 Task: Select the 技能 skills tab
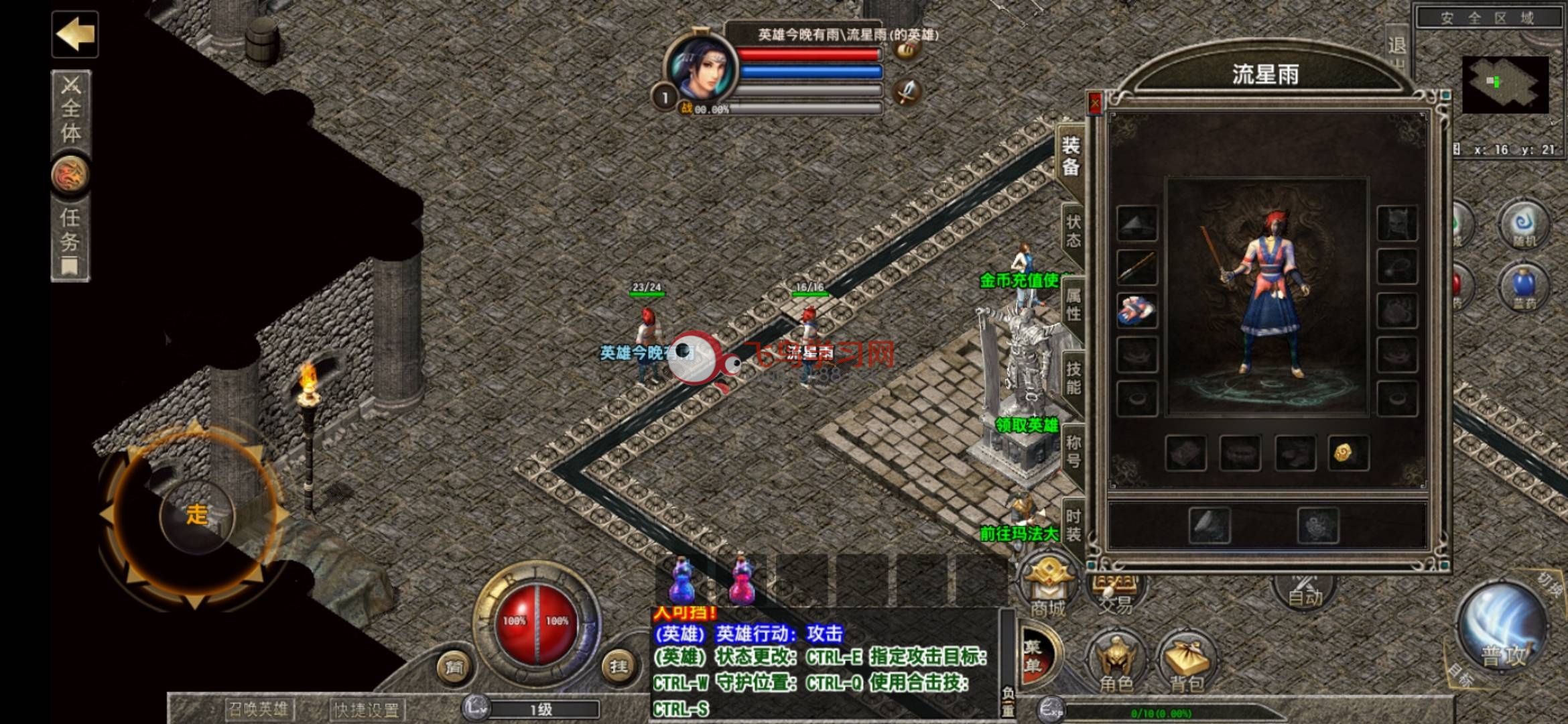pyautogui.click(x=1073, y=377)
